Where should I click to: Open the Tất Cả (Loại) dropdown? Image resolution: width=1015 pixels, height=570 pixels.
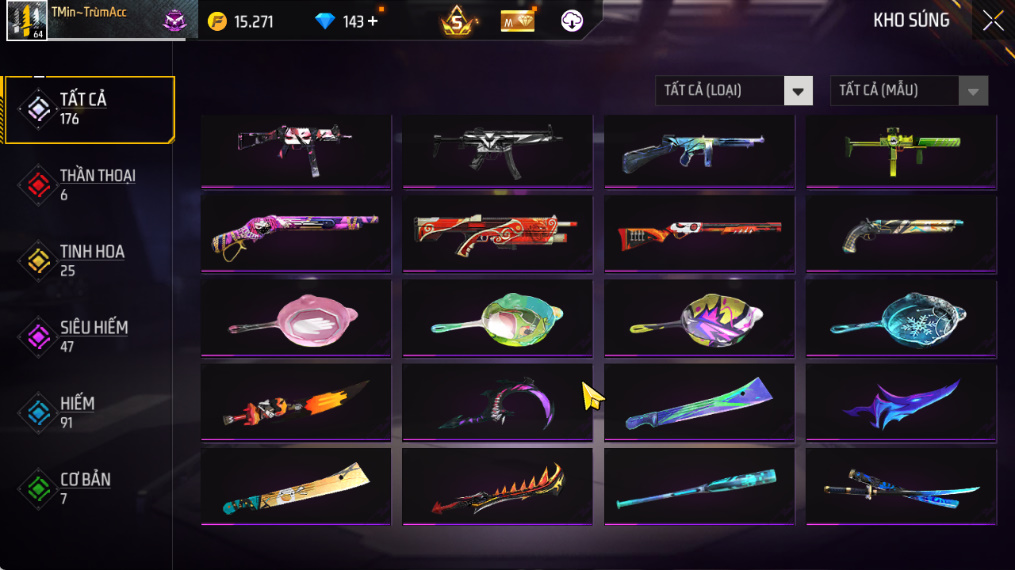pyautogui.click(x=733, y=91)
